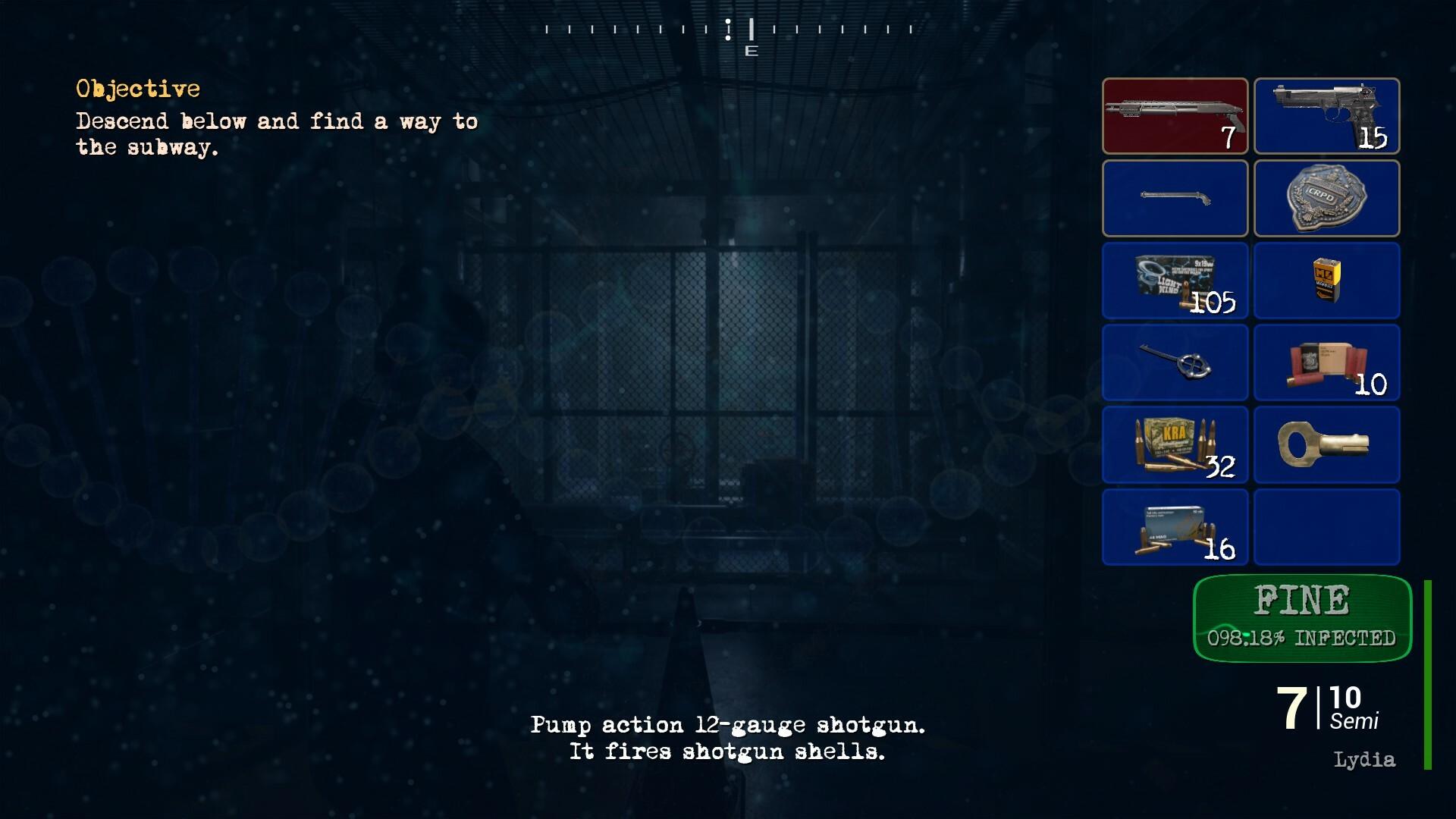This screenshot has height=819, width=1456.
Task: Click the FINE health status bar
Action: point(1301,601)
